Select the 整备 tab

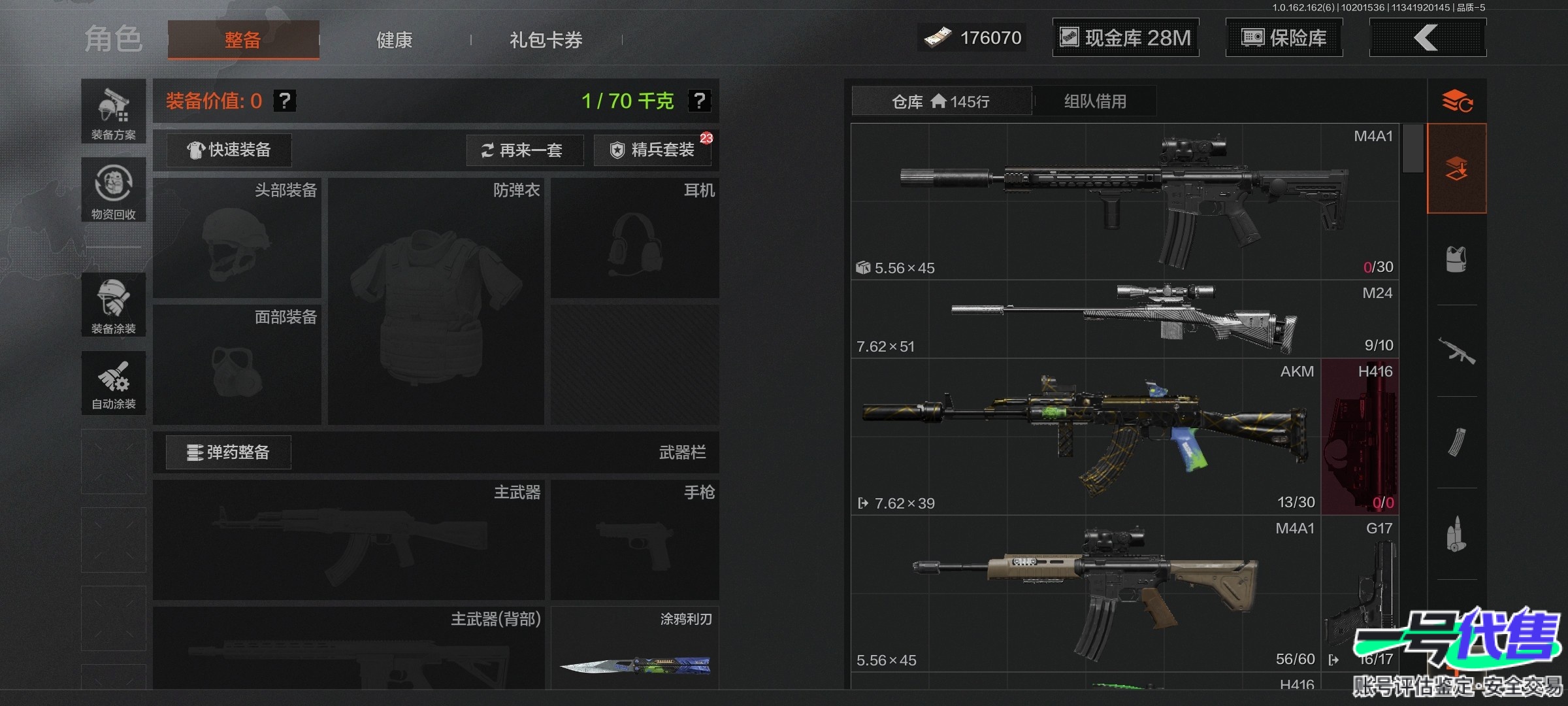243,40
